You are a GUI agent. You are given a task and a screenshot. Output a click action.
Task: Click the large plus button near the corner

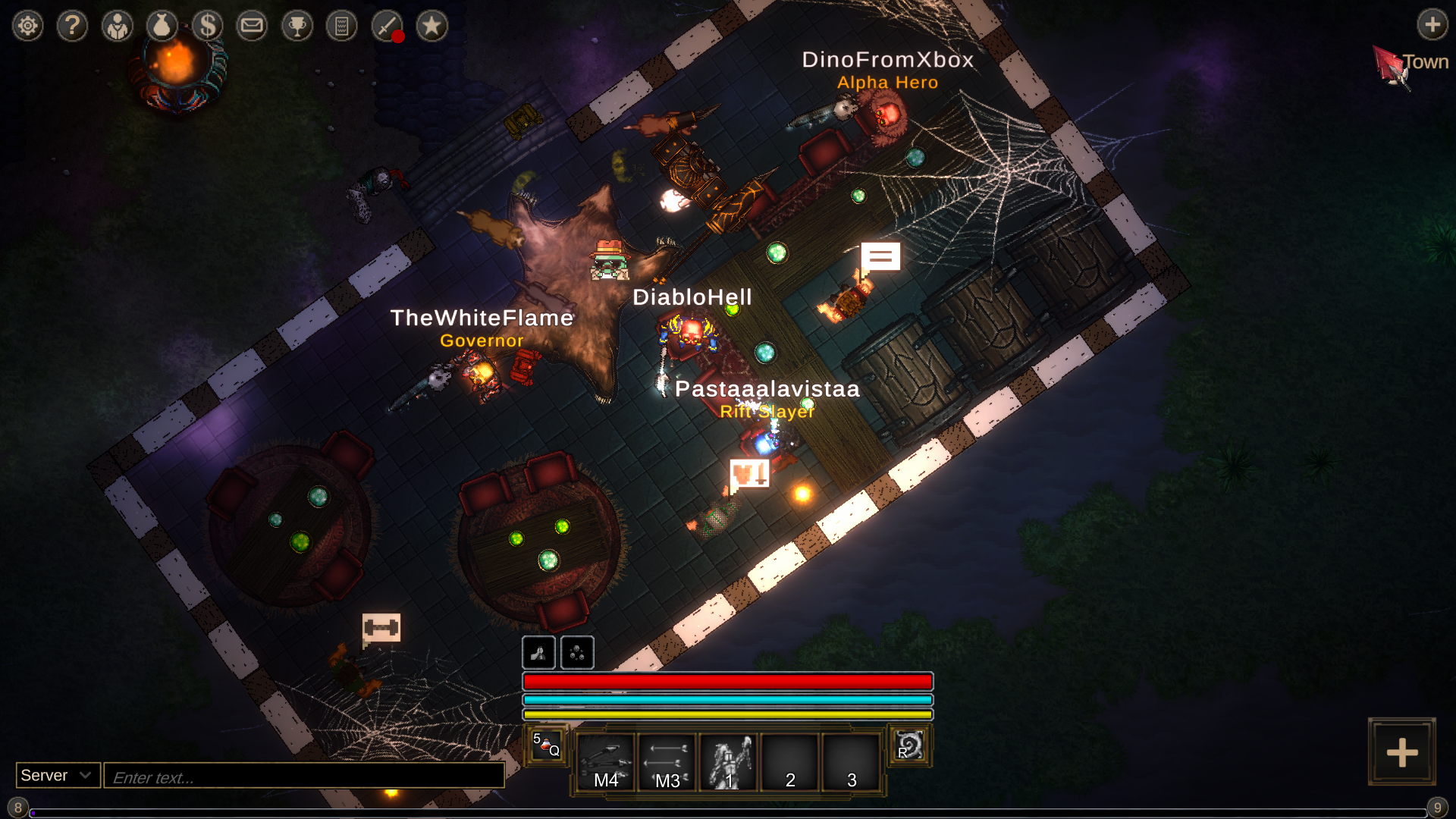coord(1401,752)
